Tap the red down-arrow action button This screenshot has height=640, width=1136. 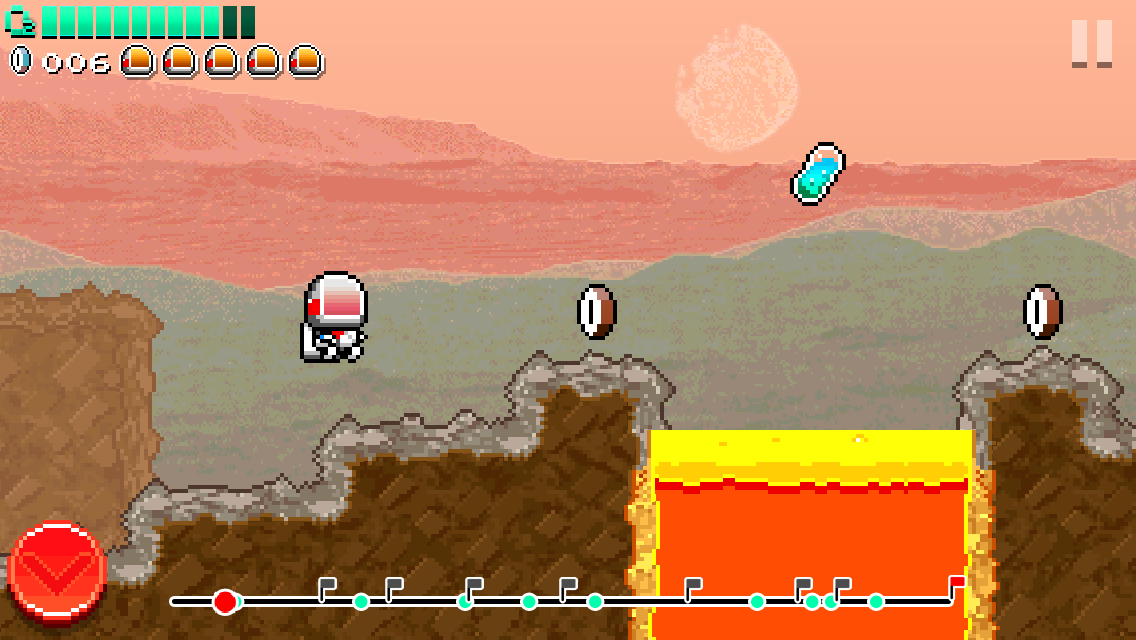click(x=57, y=569)
